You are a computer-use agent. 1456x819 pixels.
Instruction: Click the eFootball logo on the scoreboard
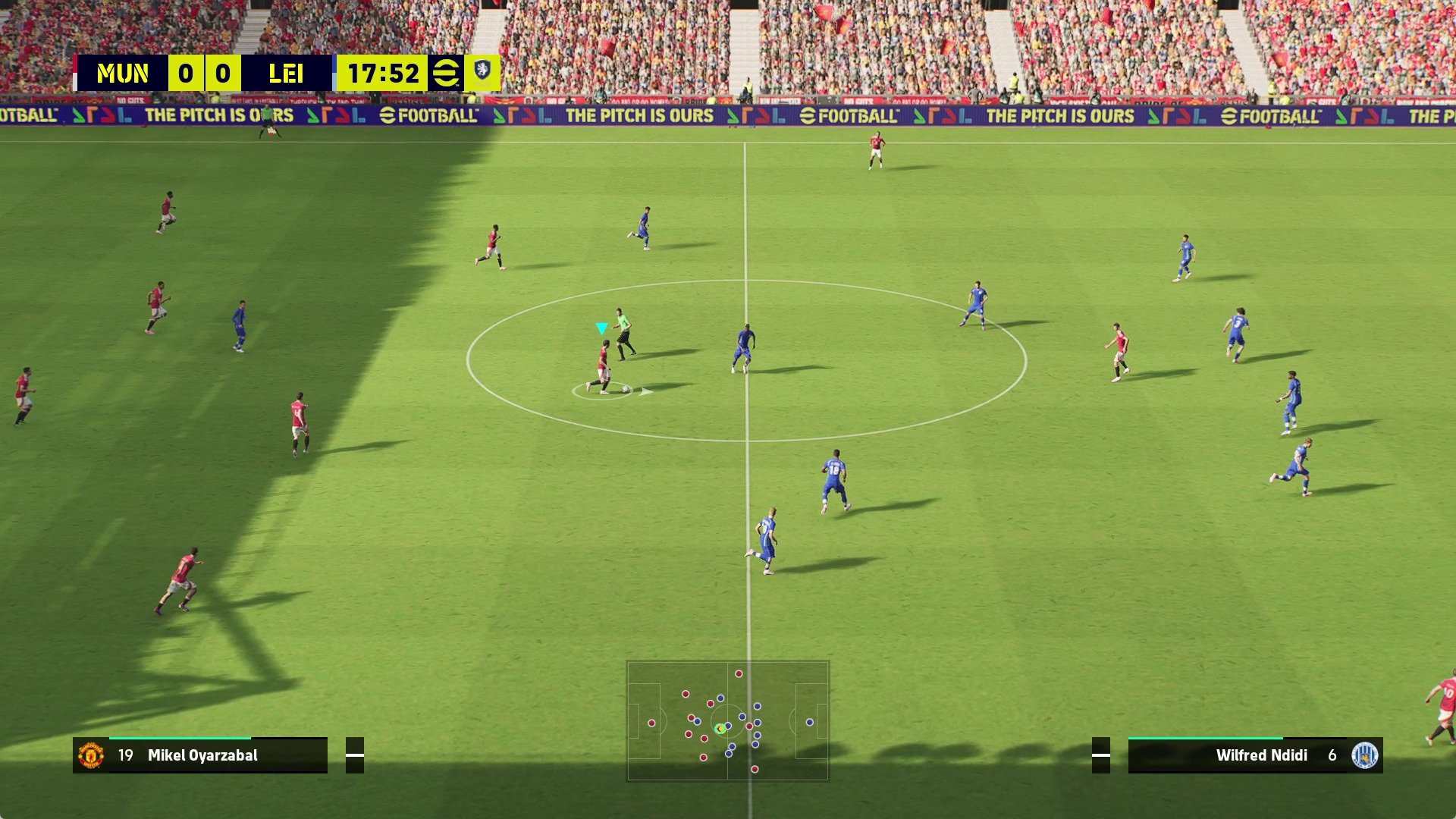[447, 73]
